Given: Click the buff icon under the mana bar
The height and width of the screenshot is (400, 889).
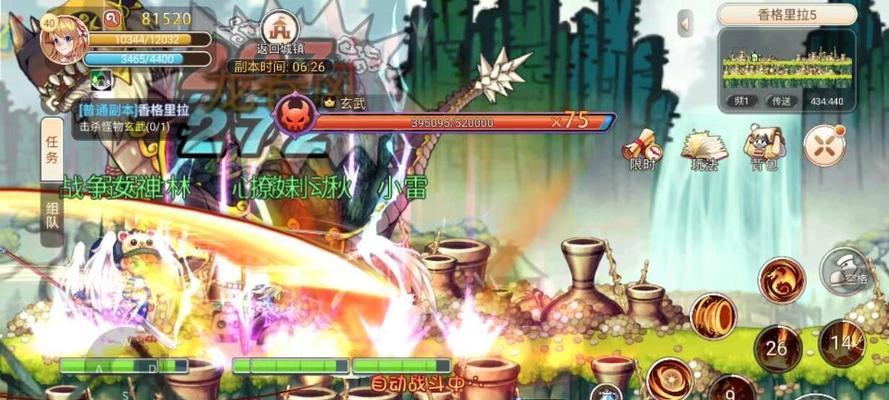Looking at the screenshot, I should coord(101,80).
